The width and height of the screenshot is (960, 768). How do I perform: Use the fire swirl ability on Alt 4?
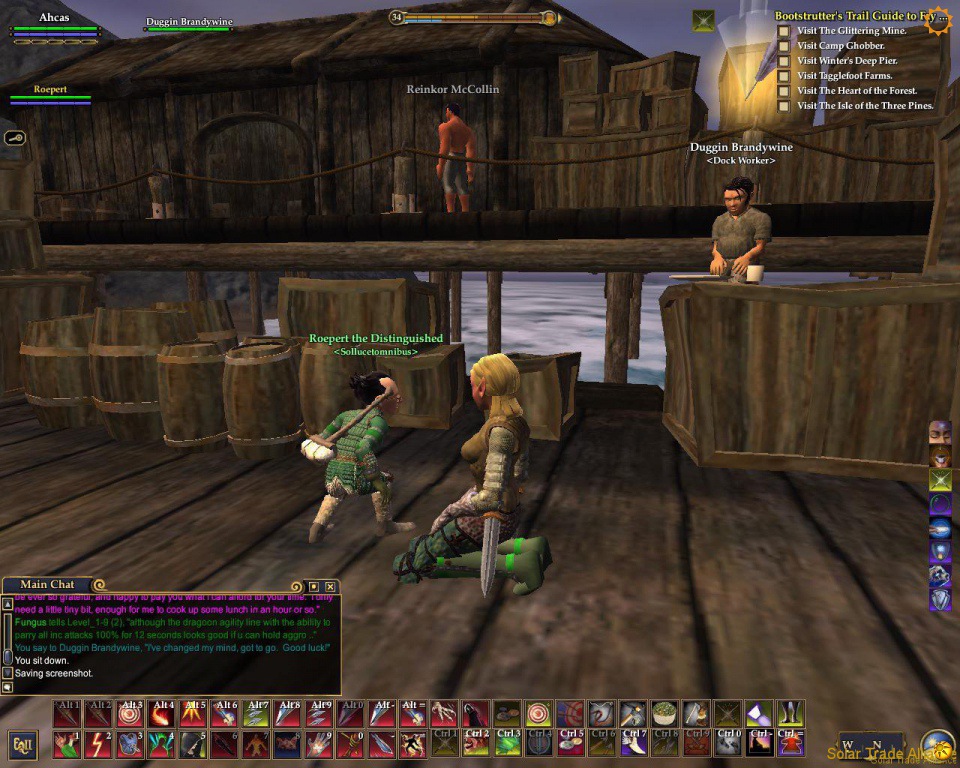161,714
